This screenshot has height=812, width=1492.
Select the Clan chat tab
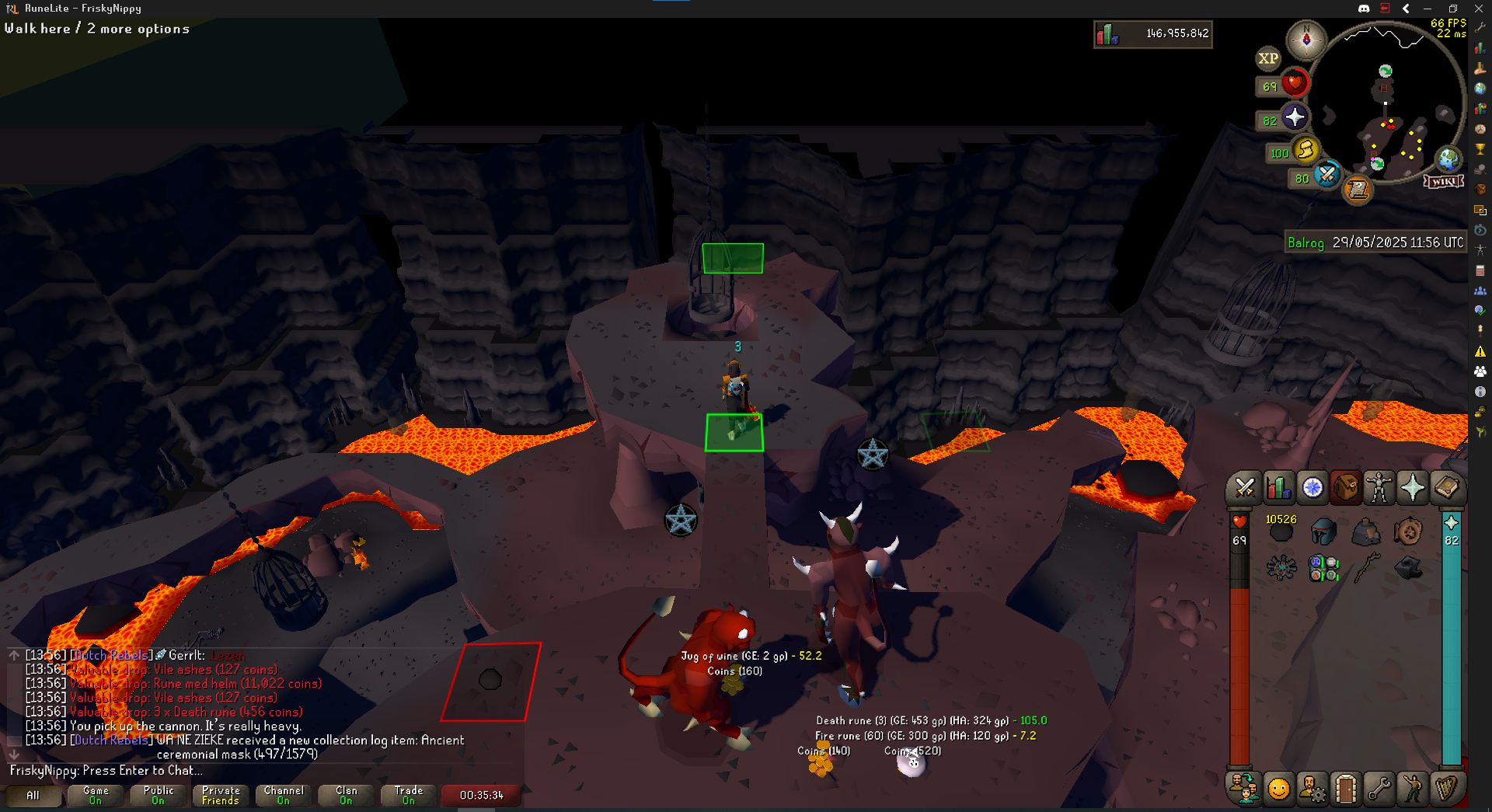[347, 795]
